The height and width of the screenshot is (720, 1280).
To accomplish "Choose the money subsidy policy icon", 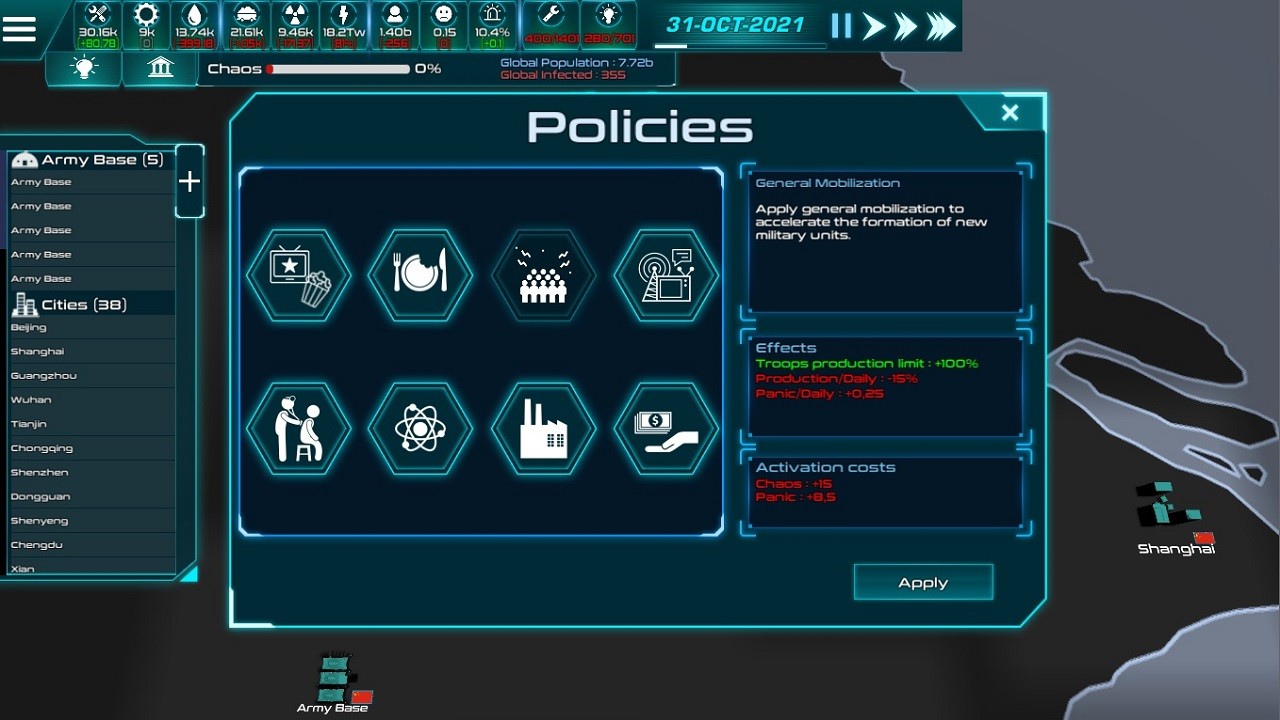I will point(665,428).
